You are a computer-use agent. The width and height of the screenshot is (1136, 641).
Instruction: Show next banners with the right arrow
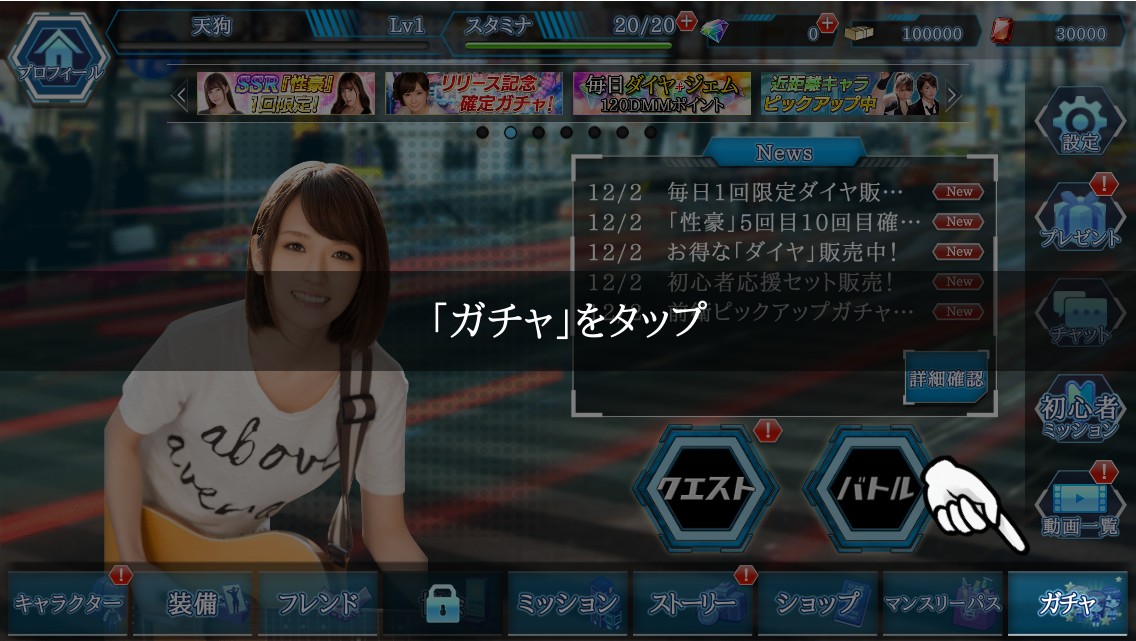953,96
